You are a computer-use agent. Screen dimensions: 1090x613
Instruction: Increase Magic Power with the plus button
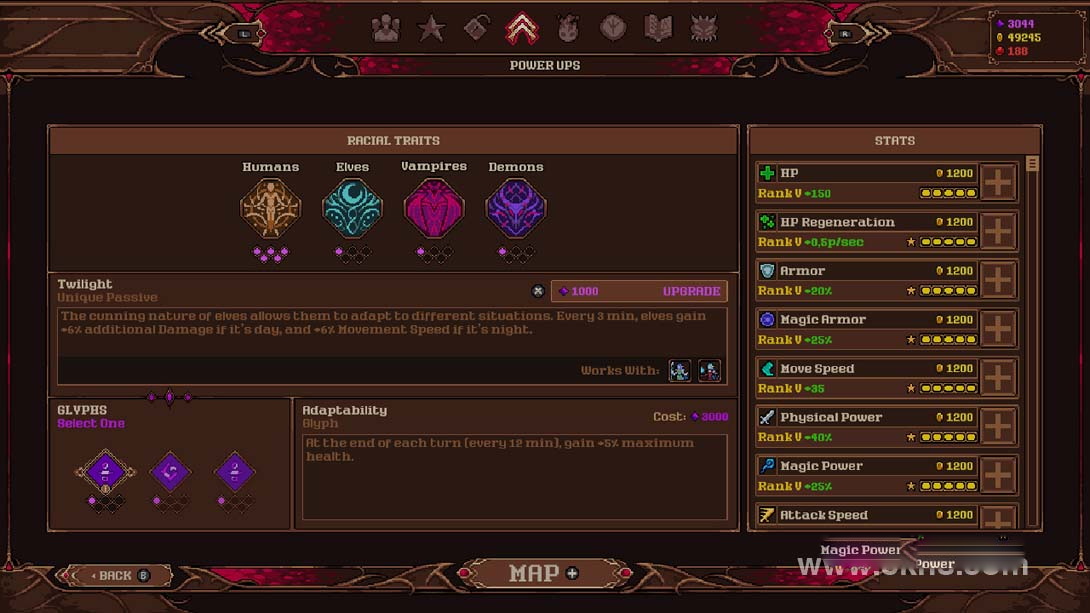click(998, 476)
